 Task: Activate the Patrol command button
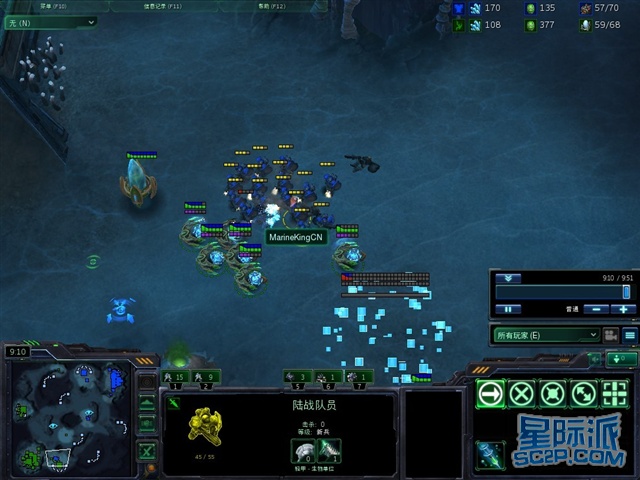click(x=583, y=393)
